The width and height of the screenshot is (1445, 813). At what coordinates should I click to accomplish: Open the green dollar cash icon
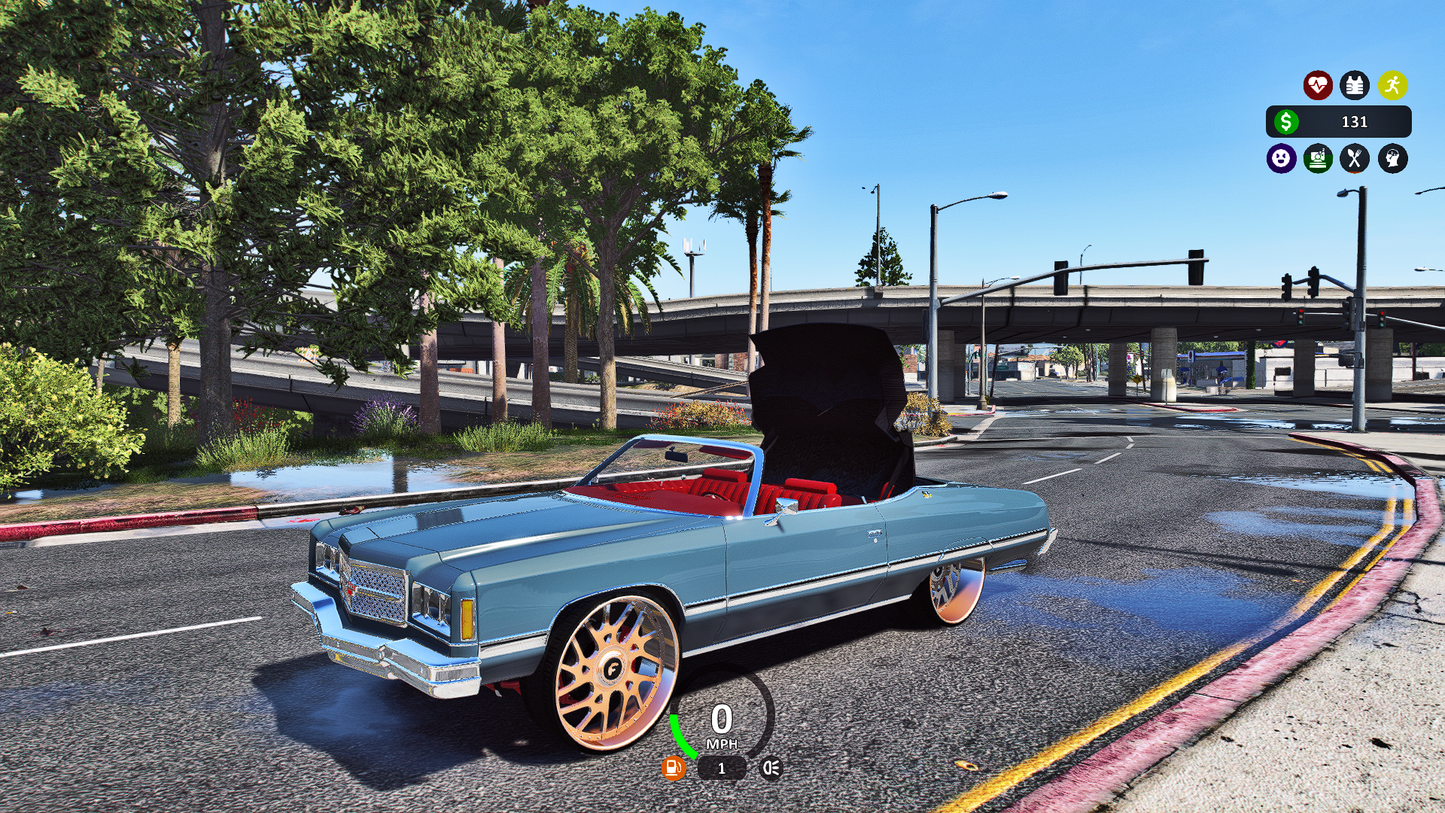pos(1286,122)
